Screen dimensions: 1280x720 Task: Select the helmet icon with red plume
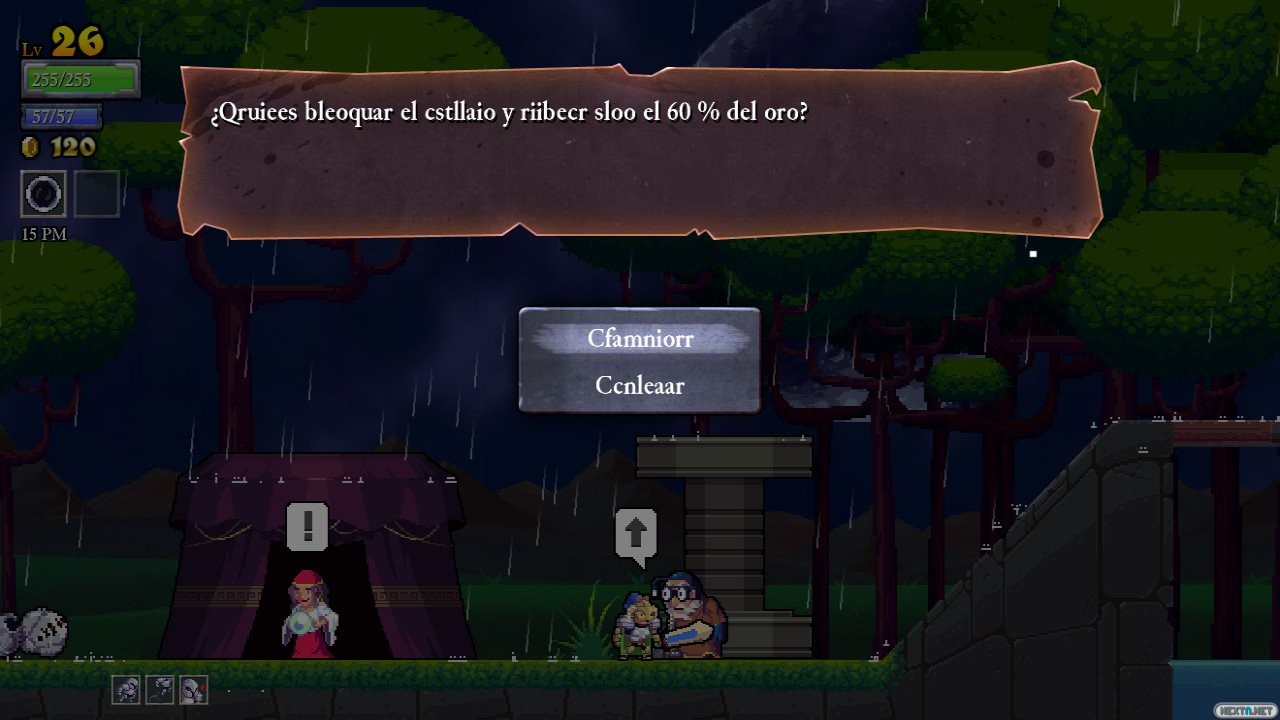click(x=193, y=689)
